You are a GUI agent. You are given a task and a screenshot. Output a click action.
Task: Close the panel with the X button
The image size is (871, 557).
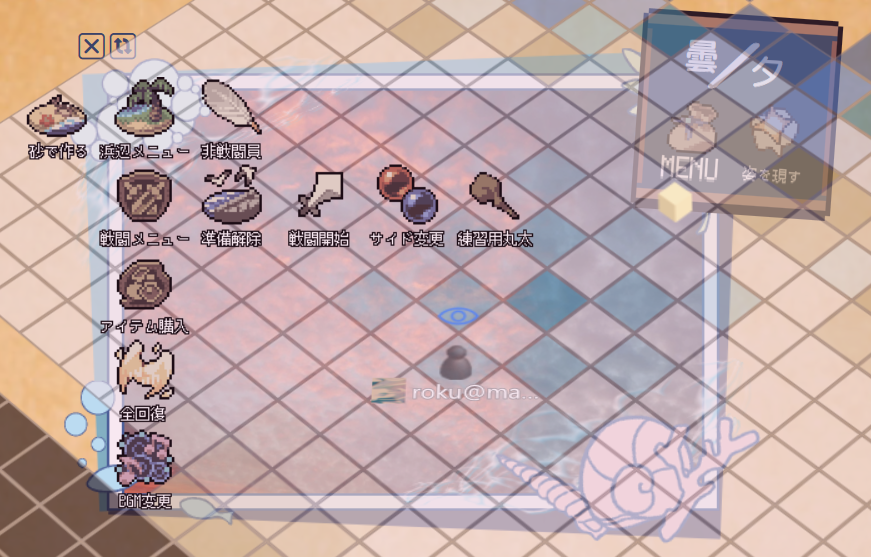[91, 45]
